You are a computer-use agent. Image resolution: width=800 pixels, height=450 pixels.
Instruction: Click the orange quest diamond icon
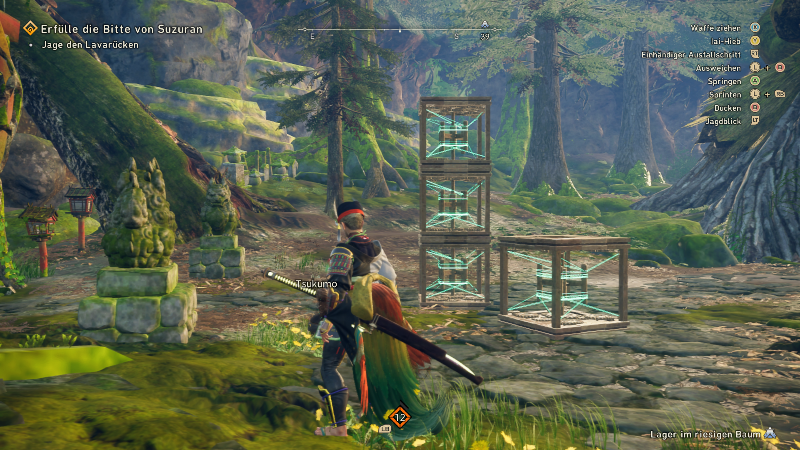[x=29, y=29]
